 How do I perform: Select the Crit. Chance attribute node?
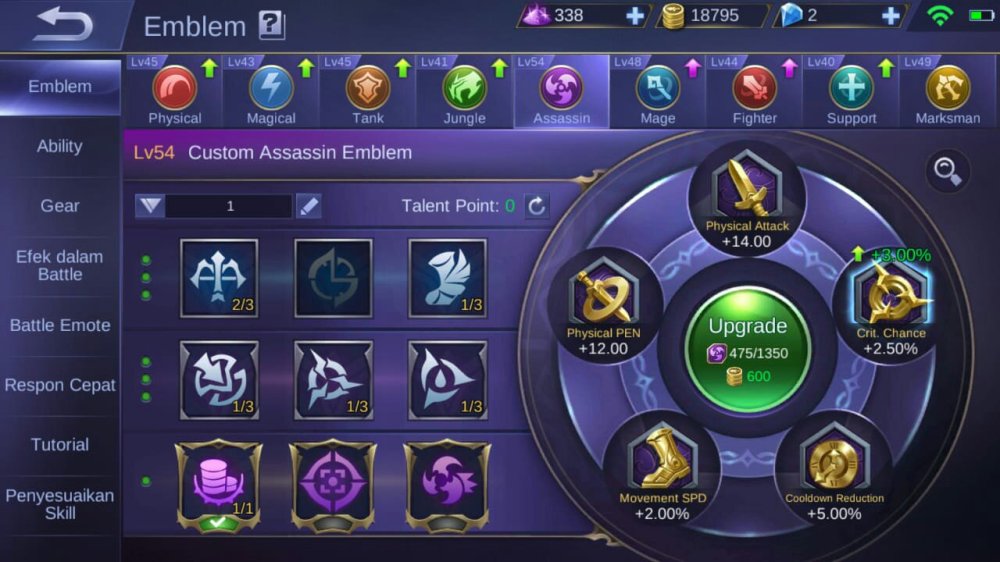click(891, 300)
